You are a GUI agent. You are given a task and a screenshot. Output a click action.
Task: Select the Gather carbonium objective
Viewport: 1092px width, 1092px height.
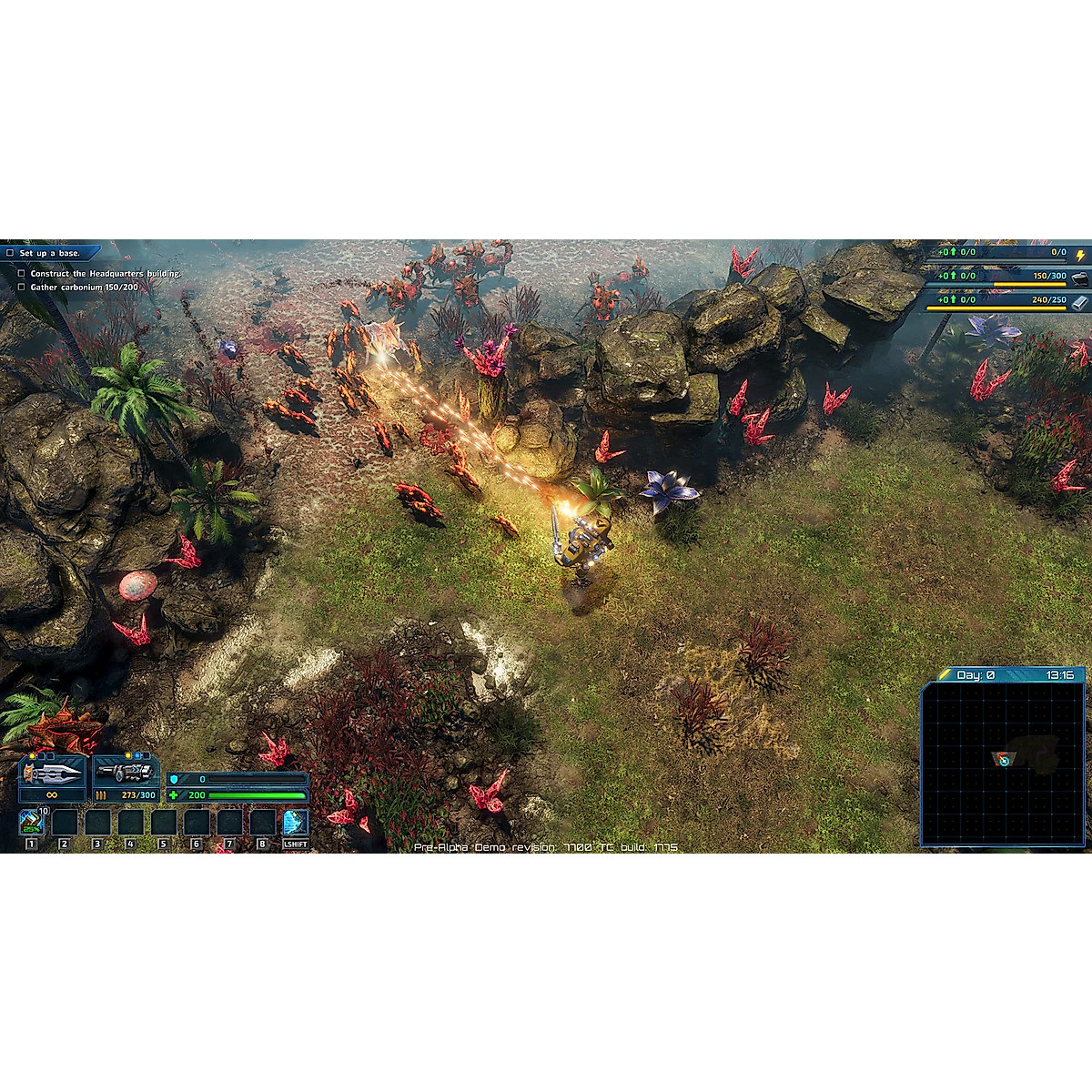[x=84, y=288]
